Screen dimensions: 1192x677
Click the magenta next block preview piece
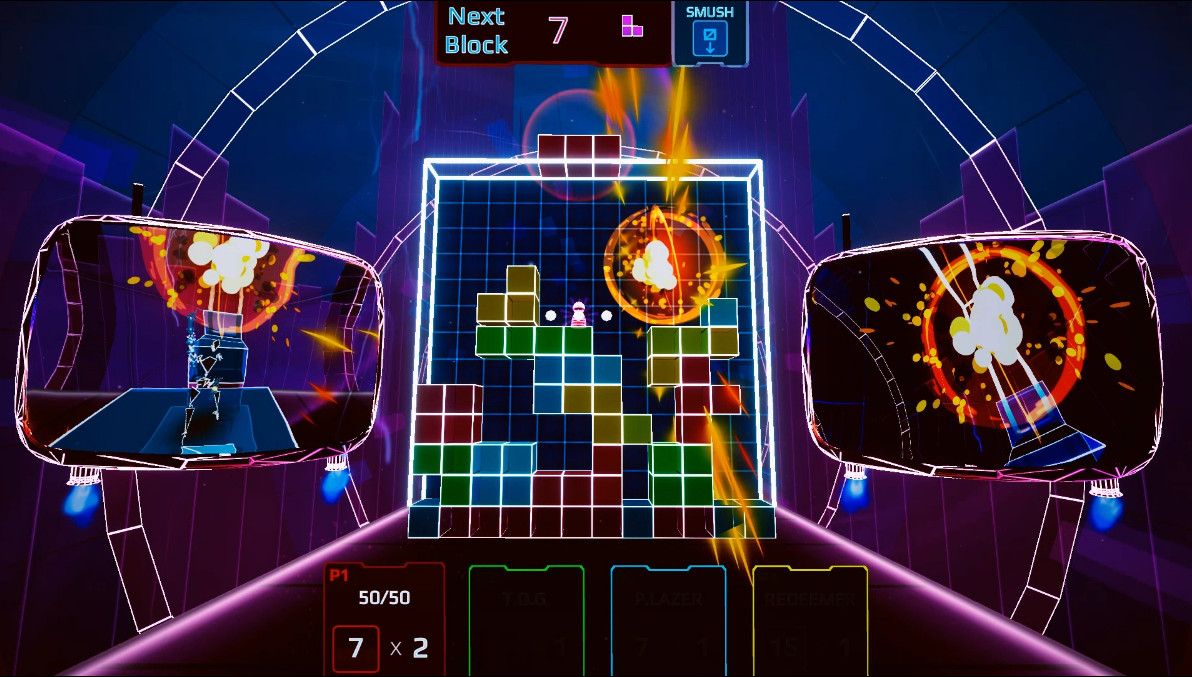[x=632, y=26]
